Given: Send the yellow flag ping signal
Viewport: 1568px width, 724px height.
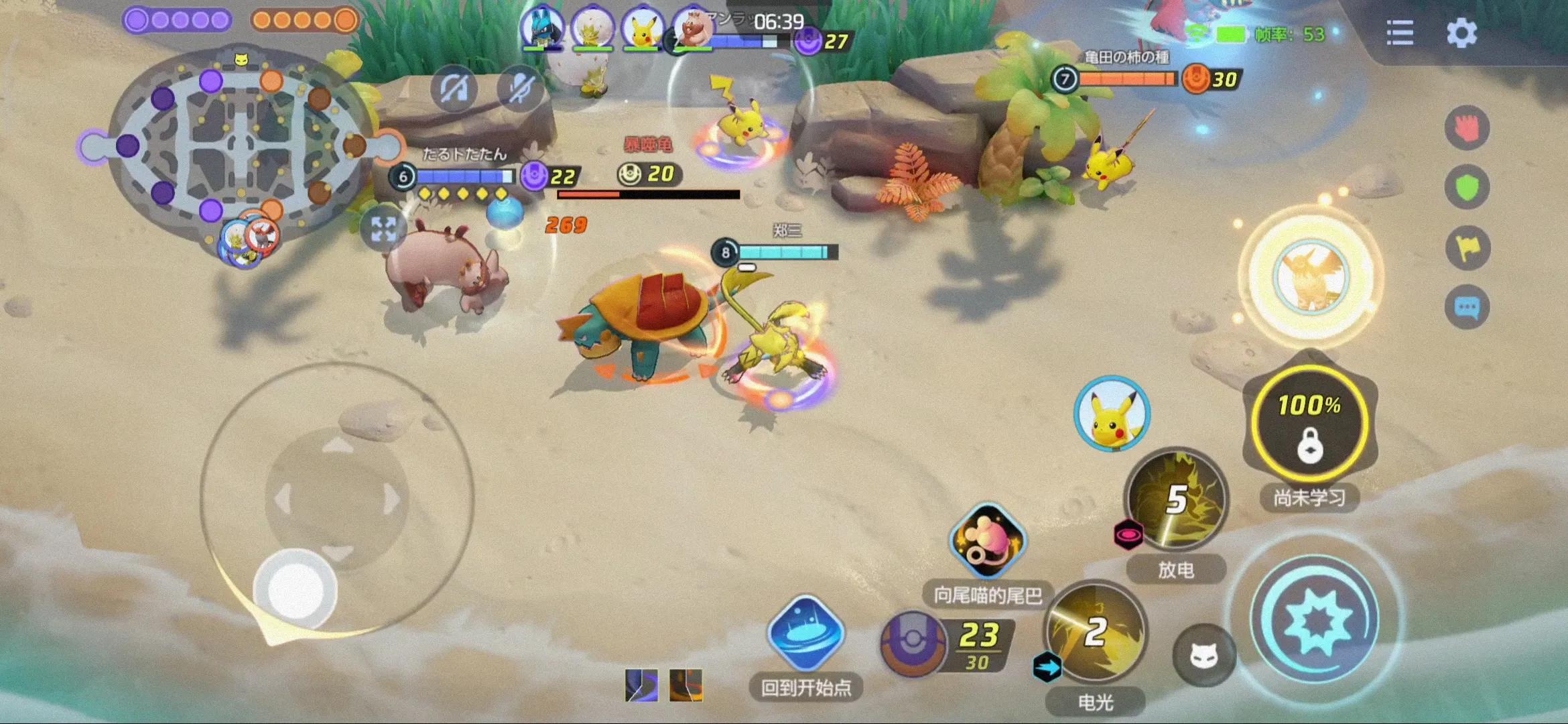Looking at the screenshot, I should [x=1467, y=247].
